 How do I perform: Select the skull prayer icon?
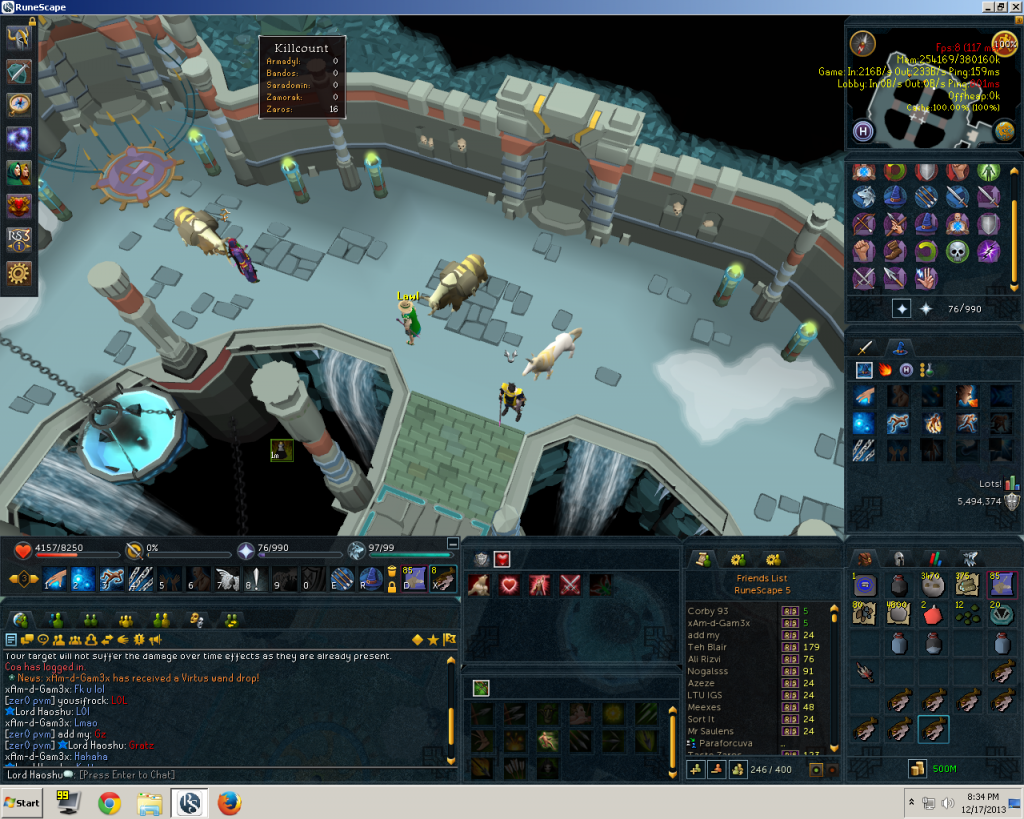pos(958,250)
